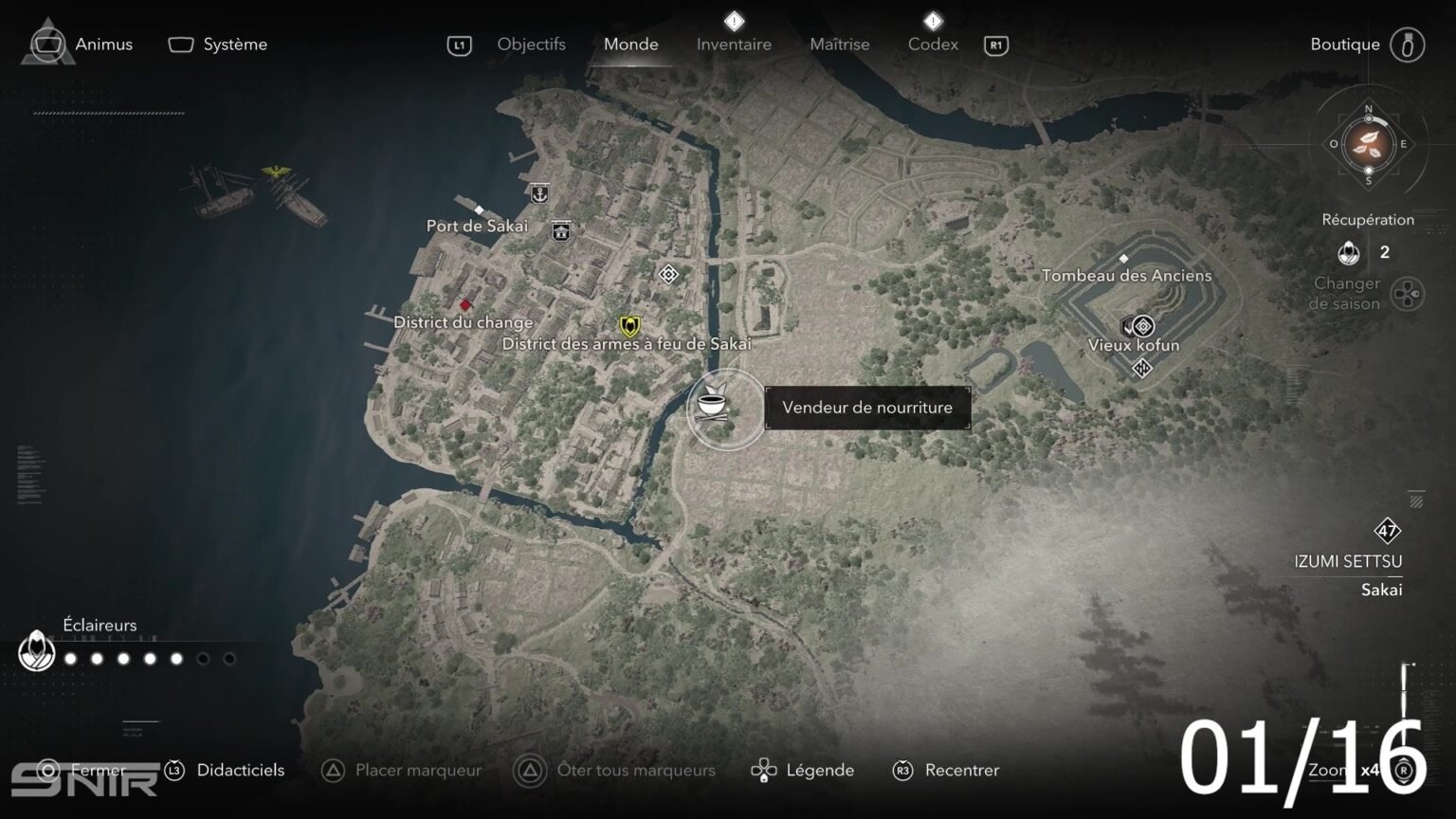1456x819 pixels.
Task: Select the Récupération scout hood icon
Action: click(x=1347, y=254)
